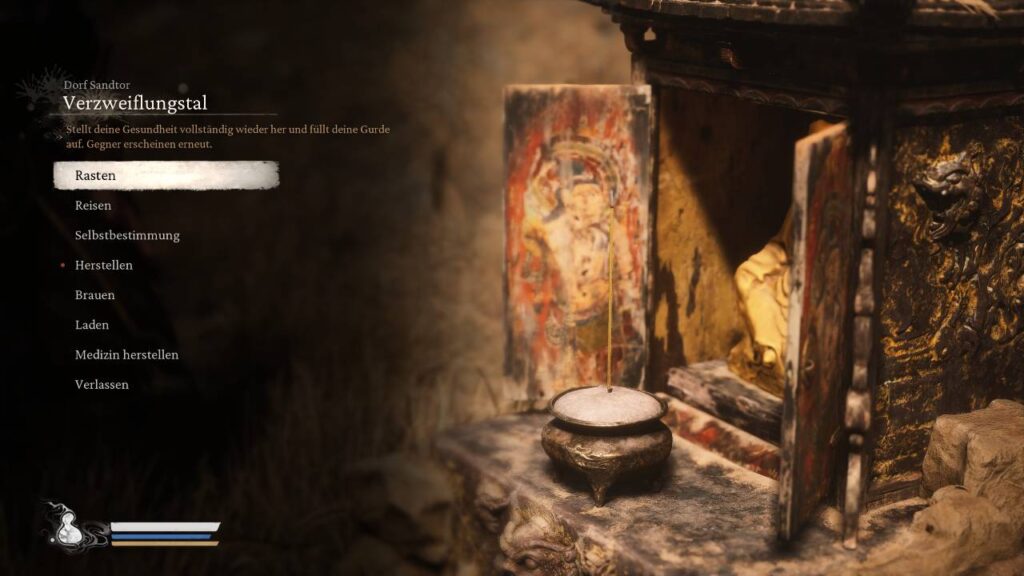Choose Medizin herstellen
This screenshot has height=576, width=1024.
coord(127,355)
